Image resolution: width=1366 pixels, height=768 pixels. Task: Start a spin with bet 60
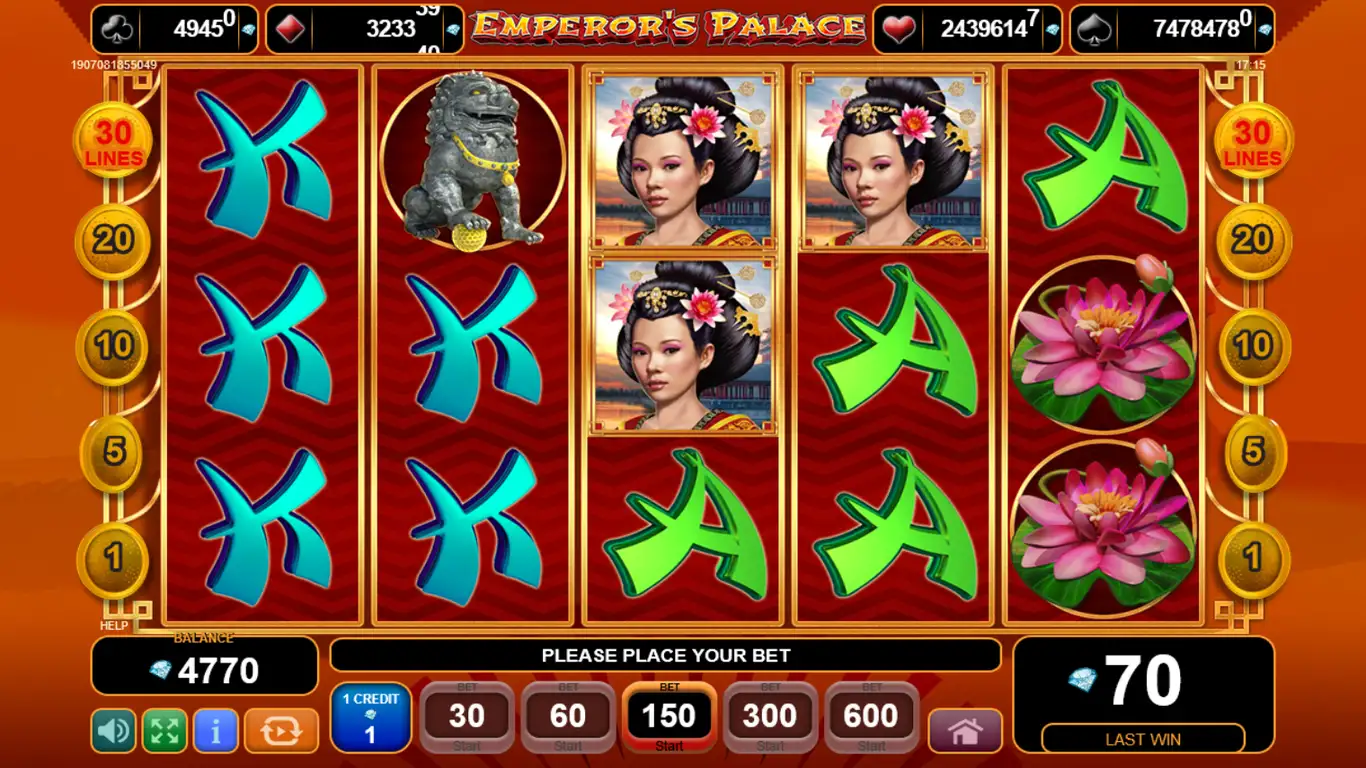(x=568, y=717)
